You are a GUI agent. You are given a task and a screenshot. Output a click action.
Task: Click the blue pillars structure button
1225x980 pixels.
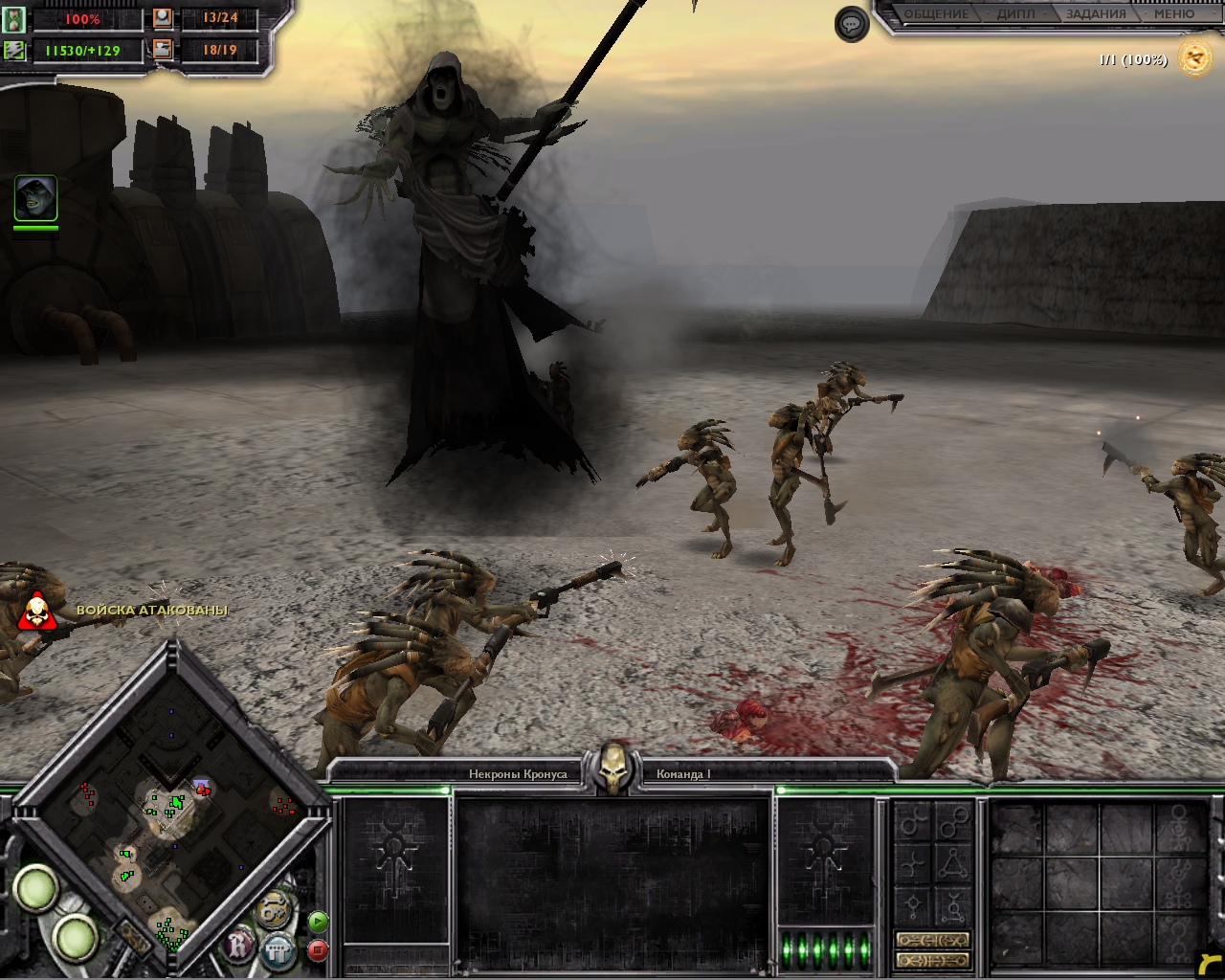click(x=278, y=950)
